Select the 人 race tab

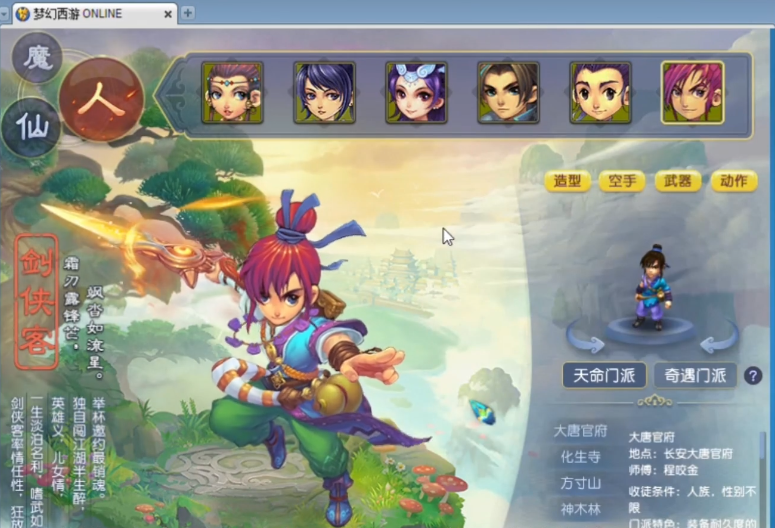(101, 99)
